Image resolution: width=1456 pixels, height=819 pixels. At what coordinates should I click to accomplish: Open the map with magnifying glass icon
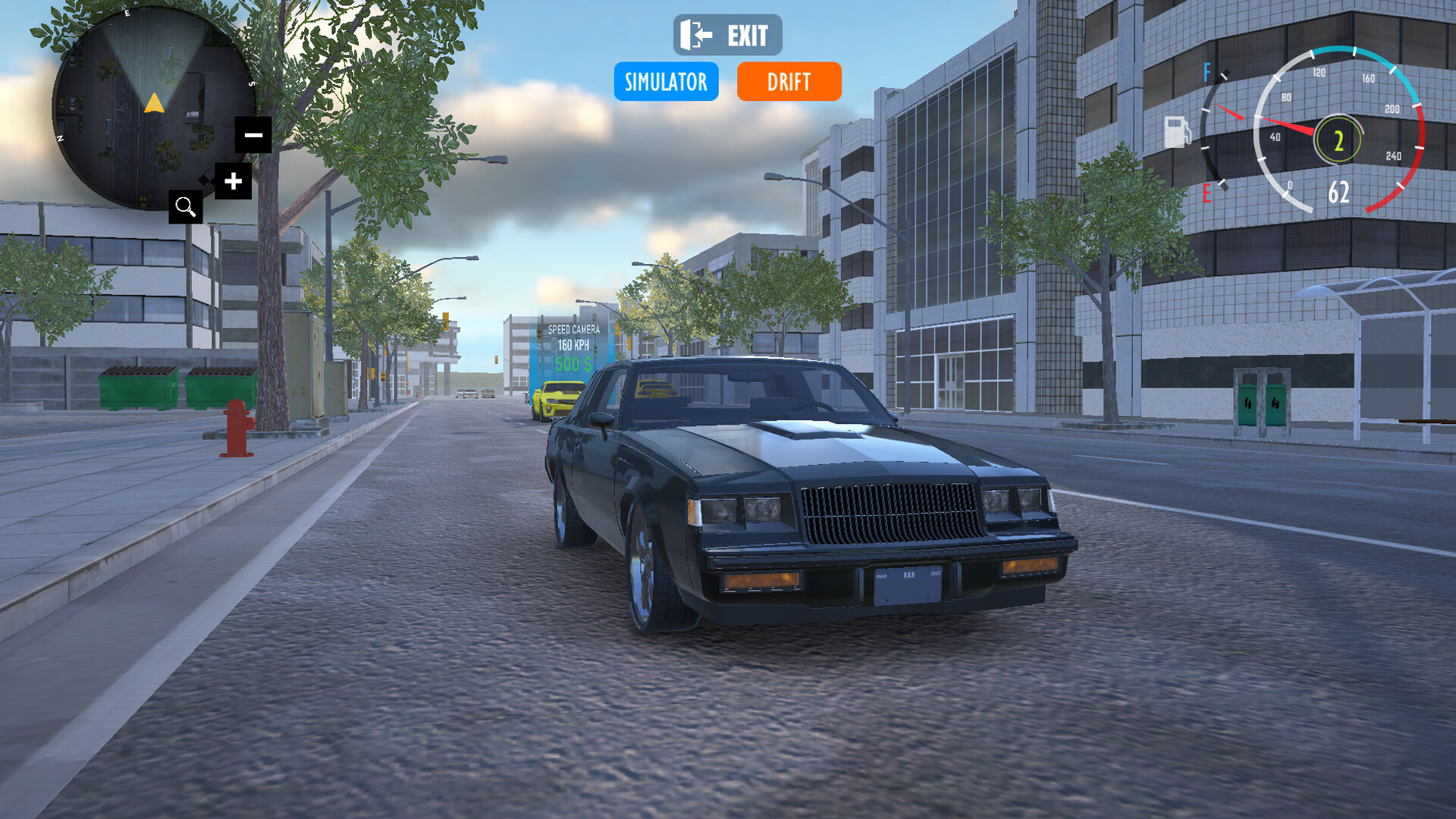(x=185, y=206)
